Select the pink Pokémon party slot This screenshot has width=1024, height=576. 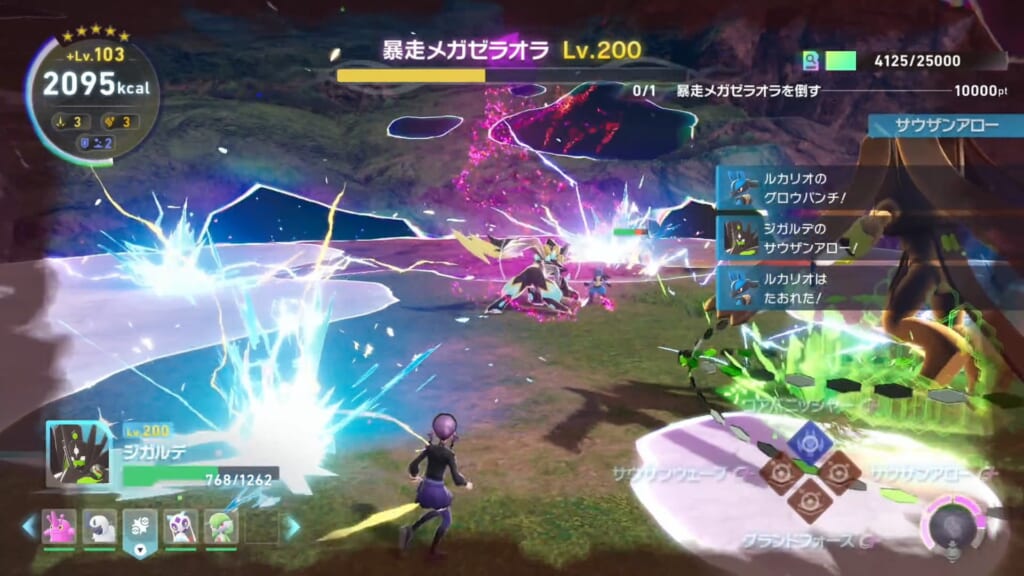point(58,526)
